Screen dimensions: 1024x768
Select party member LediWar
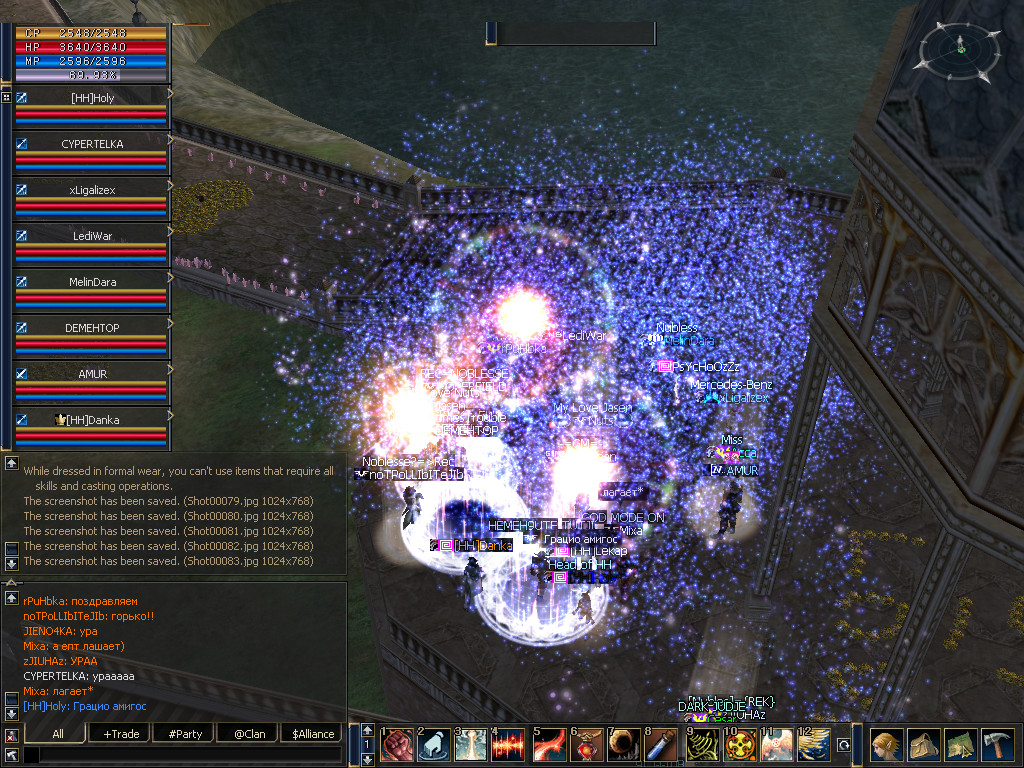(92, 236)
